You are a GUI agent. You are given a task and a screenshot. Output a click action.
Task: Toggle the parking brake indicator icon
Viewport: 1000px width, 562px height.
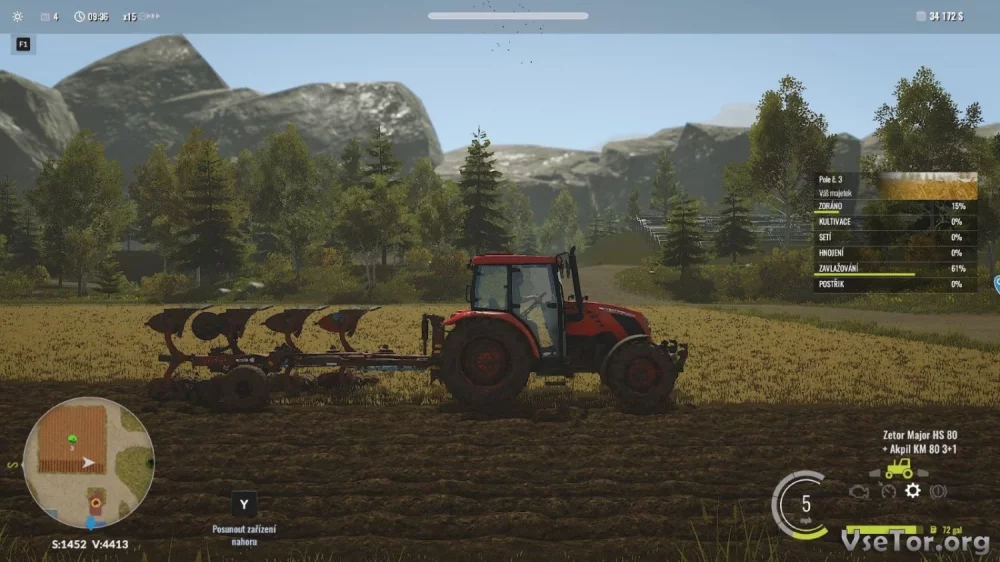coord(938,491)
